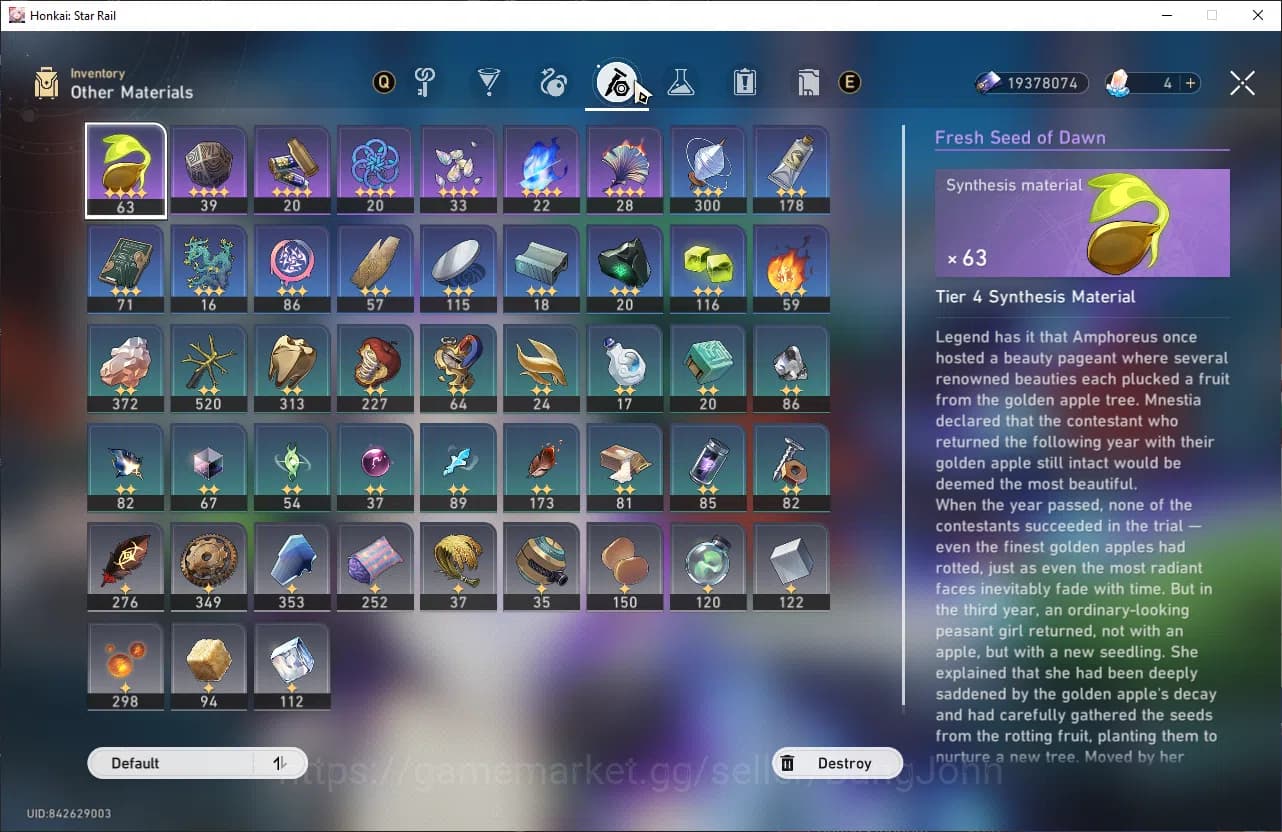Select the Fresh Seed of Dawn thumbnail

tap(125, 168)
